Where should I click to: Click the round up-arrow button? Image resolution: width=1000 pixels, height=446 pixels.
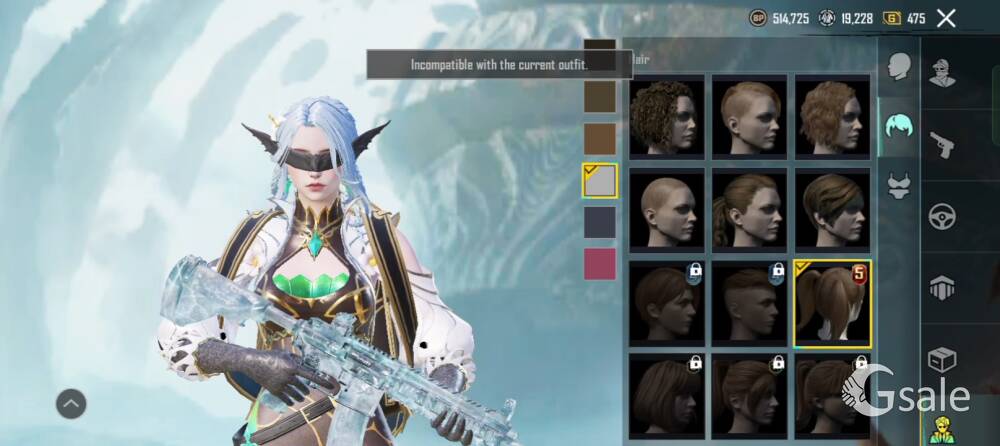(71, 404)
